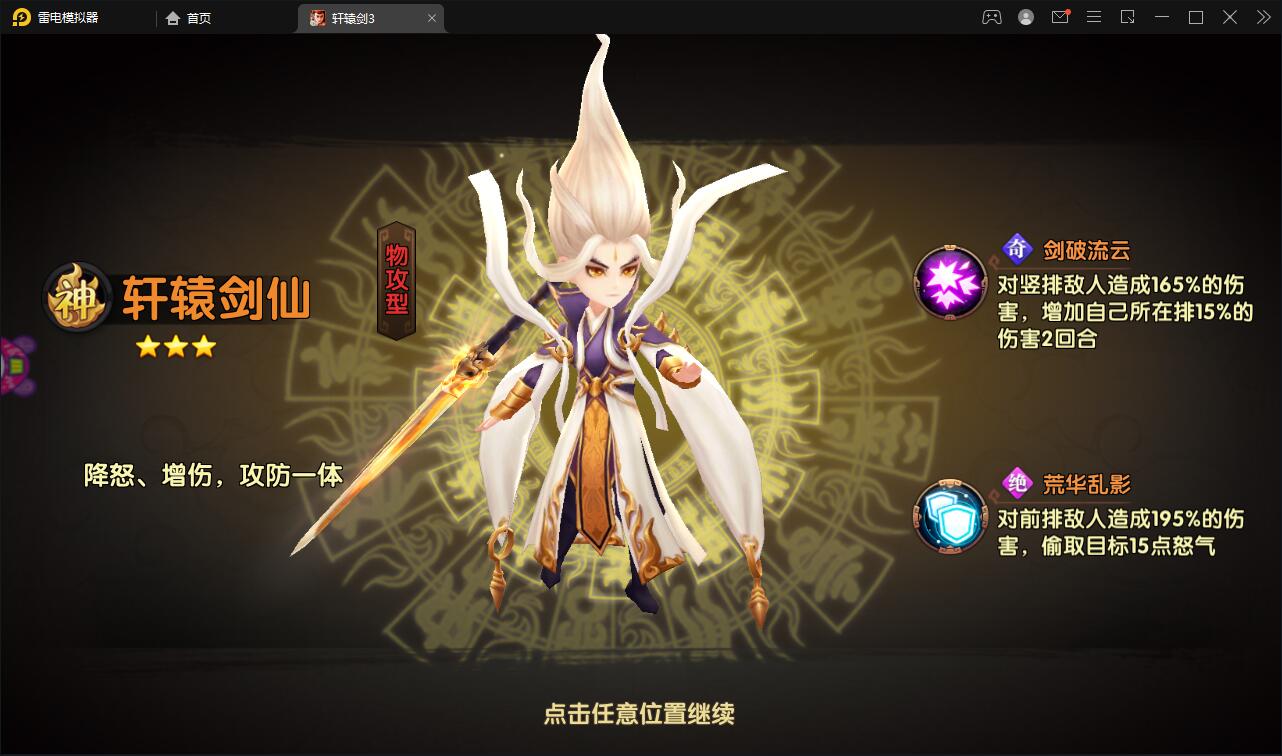The image size is (1282, 756).
Task: Click the three-star rating under 轩辕剑仙
Action: click(x=176, y=347)
